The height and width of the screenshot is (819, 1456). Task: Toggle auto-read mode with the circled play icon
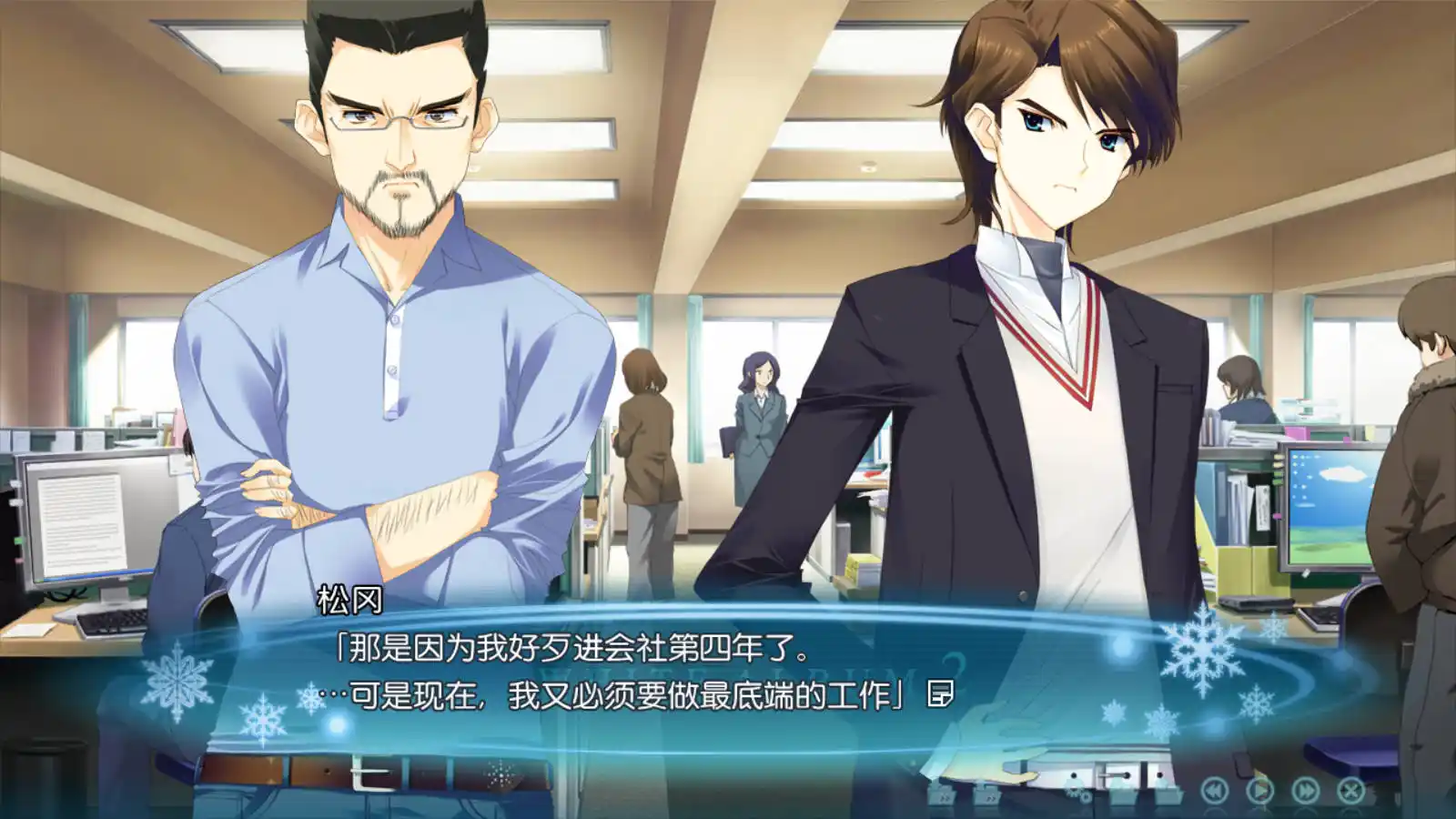1260,790
